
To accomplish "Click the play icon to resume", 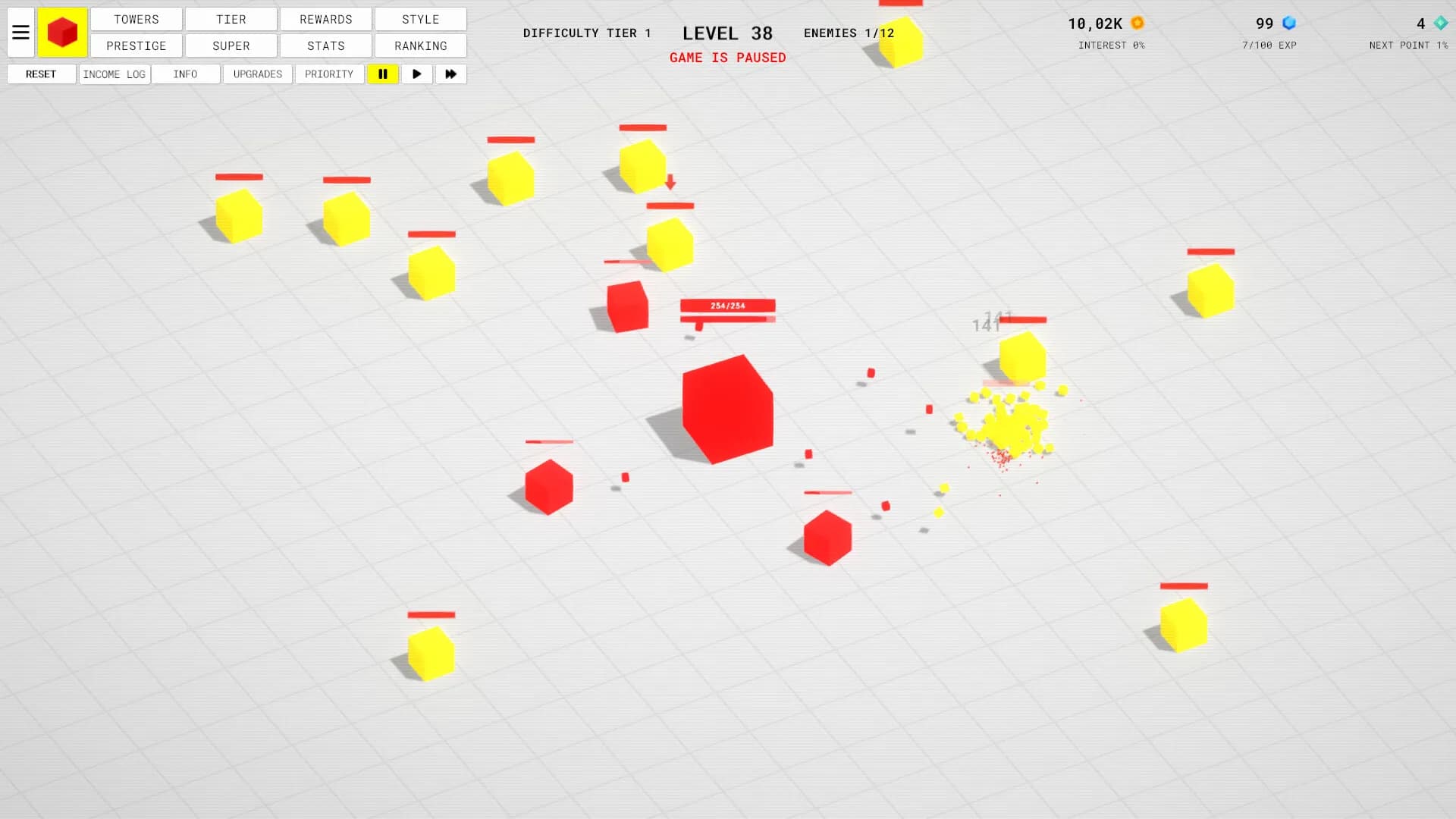I will pyautogui.click(x=416, y=74).
